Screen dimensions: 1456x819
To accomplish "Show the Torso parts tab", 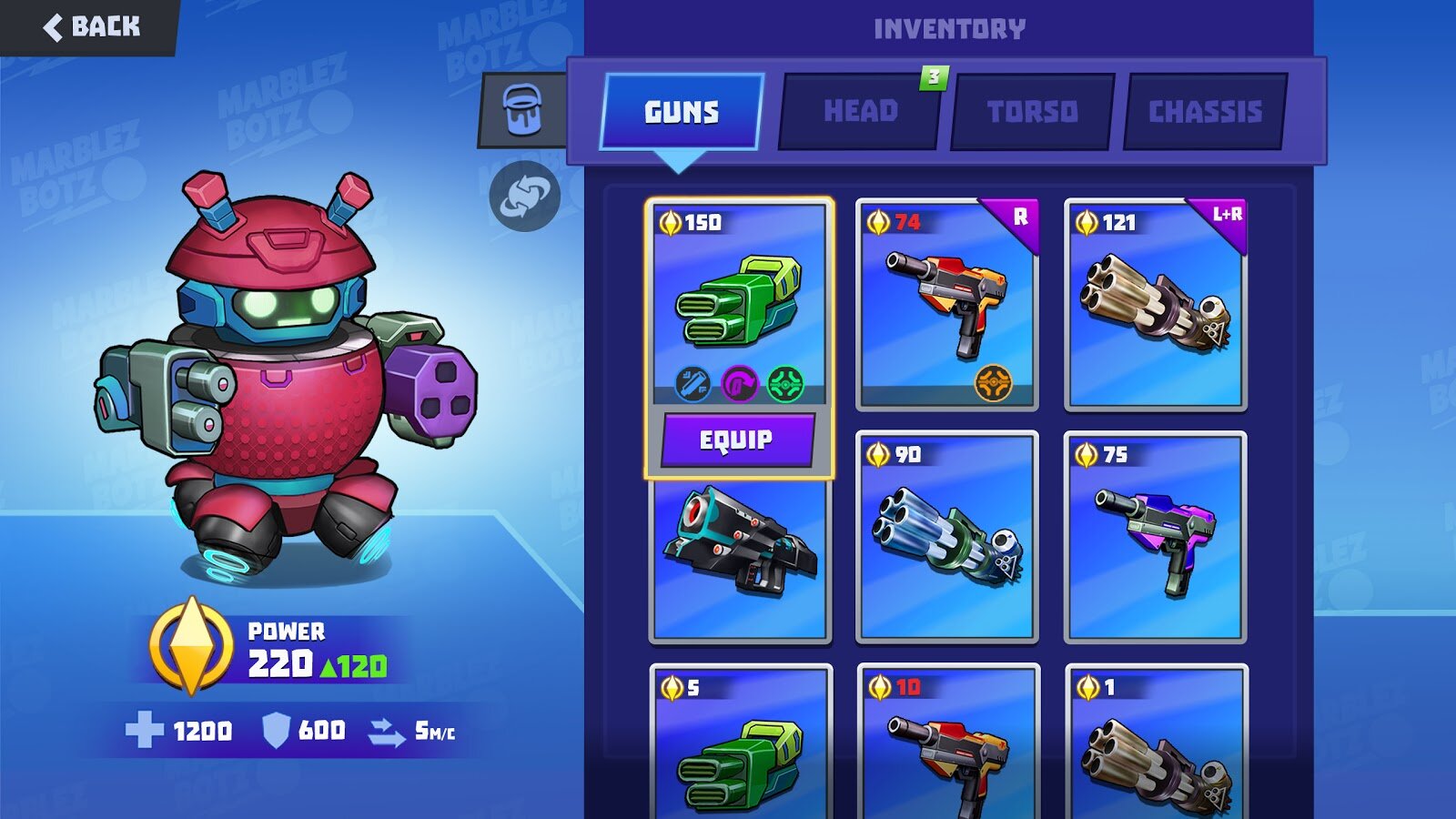I will click(1032, 112).
